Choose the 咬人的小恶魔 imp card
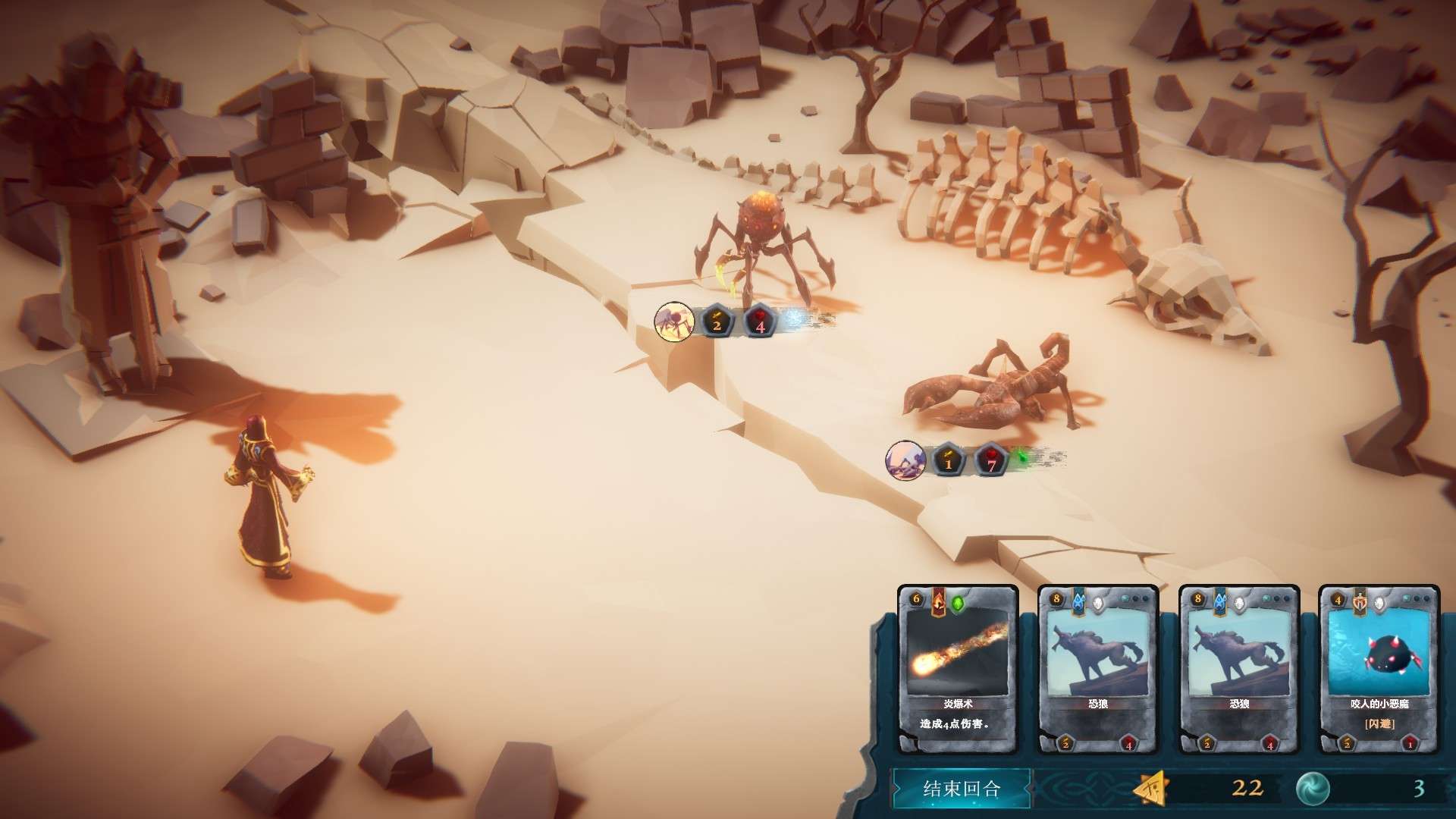The height and width of the screenshot is (819, 1456). 1379,669
